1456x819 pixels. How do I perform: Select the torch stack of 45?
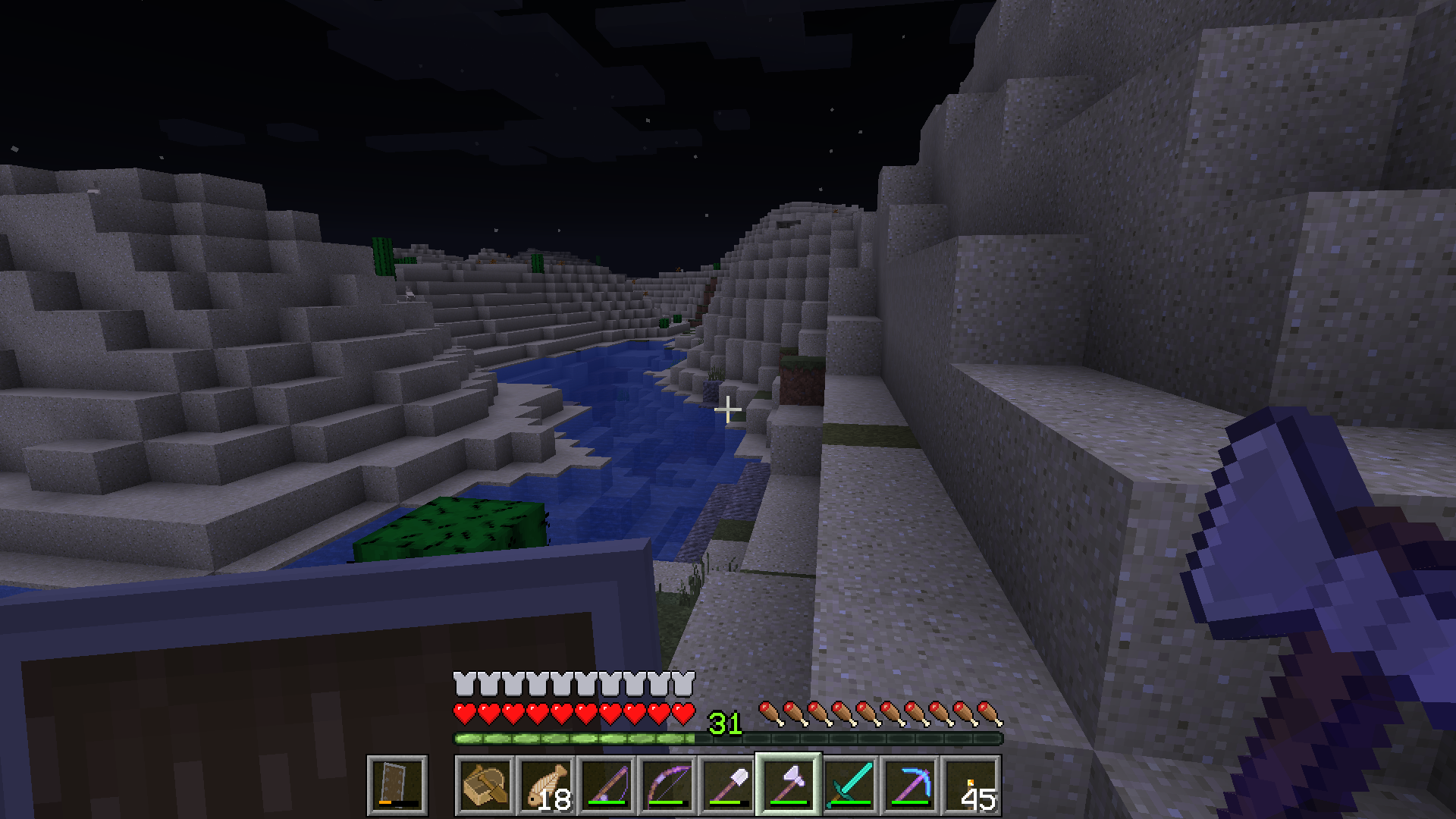(971, 785)
